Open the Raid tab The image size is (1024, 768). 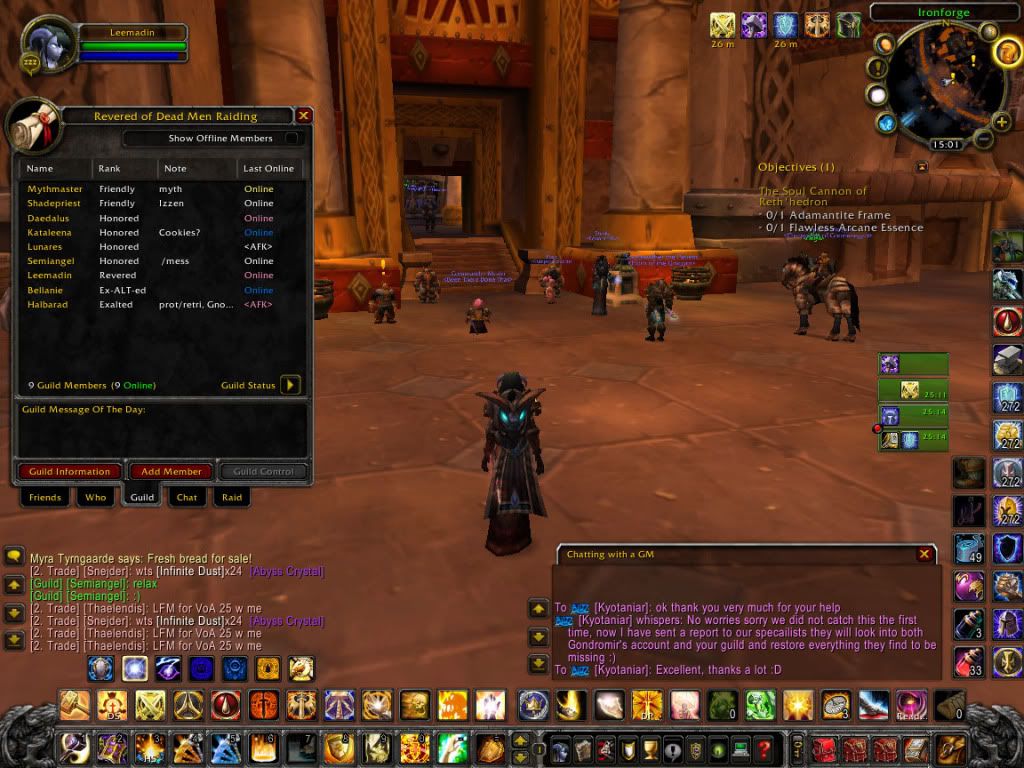click(231, 497)
